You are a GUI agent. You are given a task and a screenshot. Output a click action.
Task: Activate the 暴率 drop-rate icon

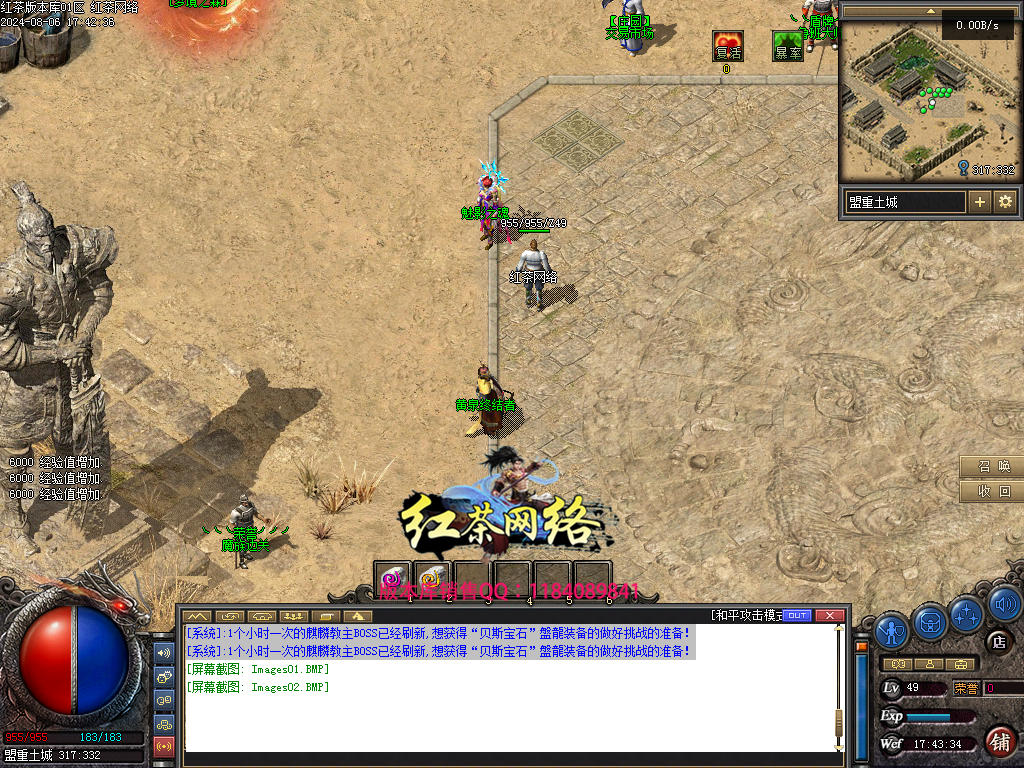coord(788,47)
